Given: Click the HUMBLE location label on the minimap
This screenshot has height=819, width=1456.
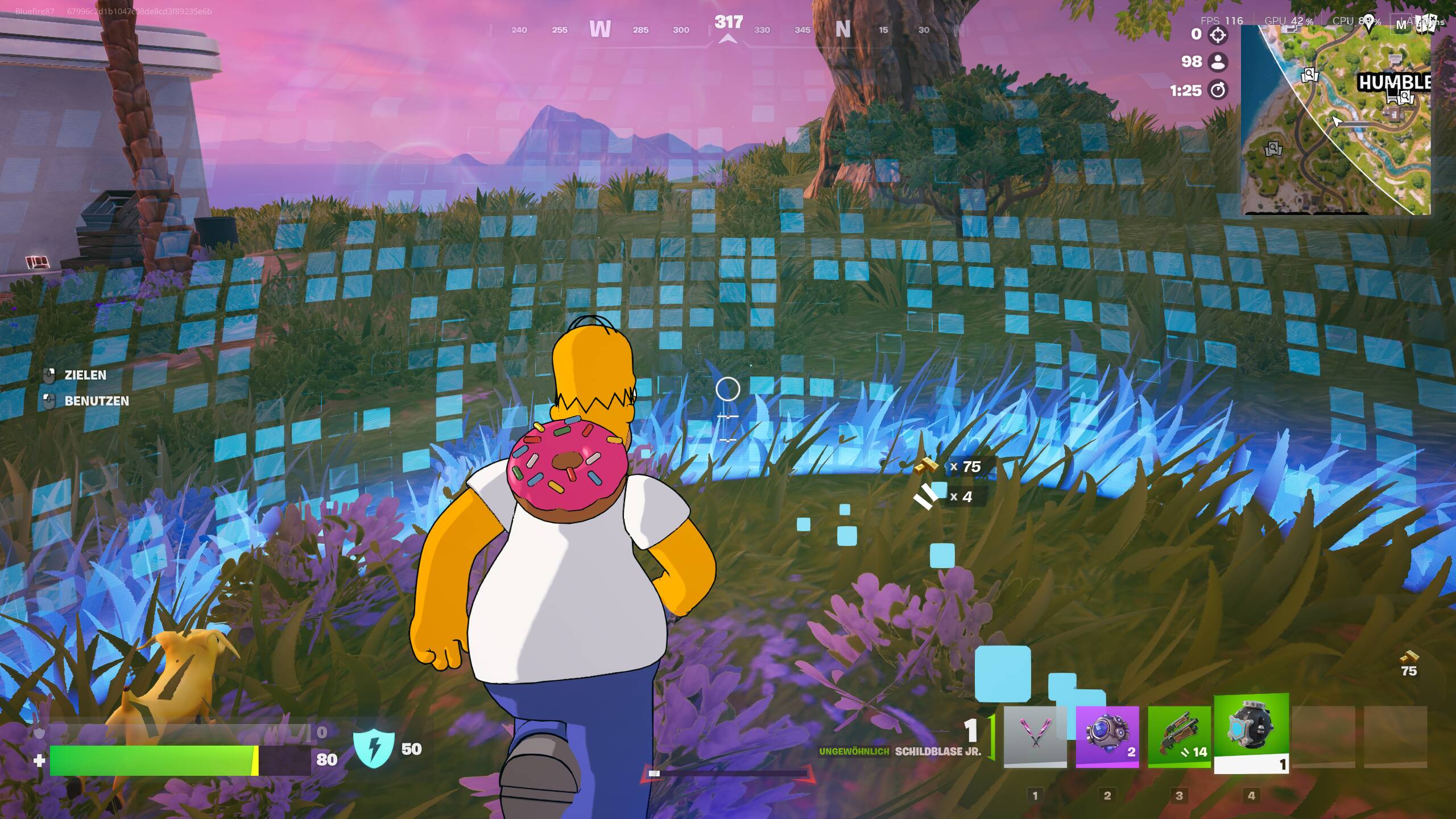Looking at the screenshot, I should (1395, 81).
